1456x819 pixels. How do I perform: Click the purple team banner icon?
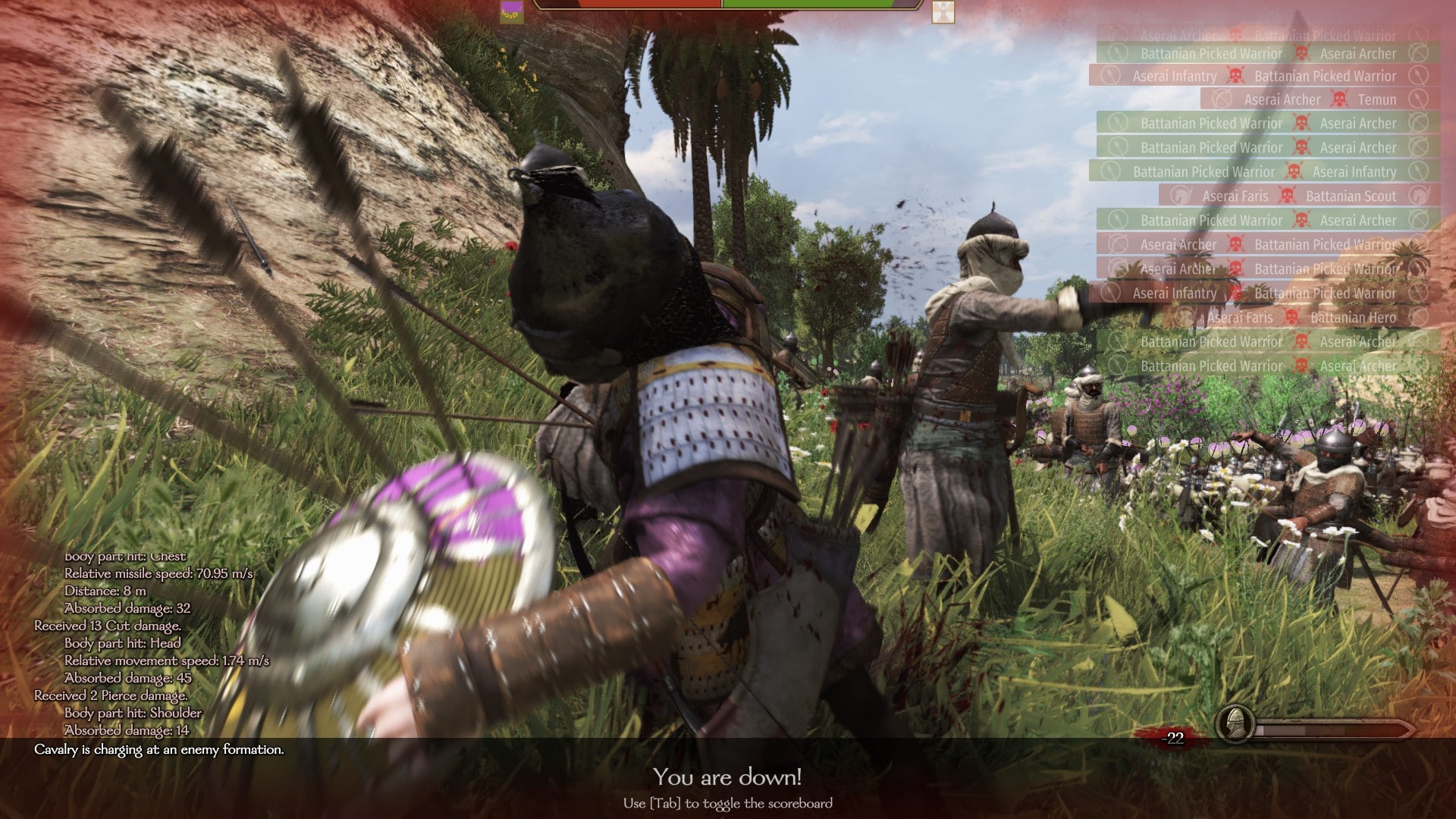tap(511, 11)
